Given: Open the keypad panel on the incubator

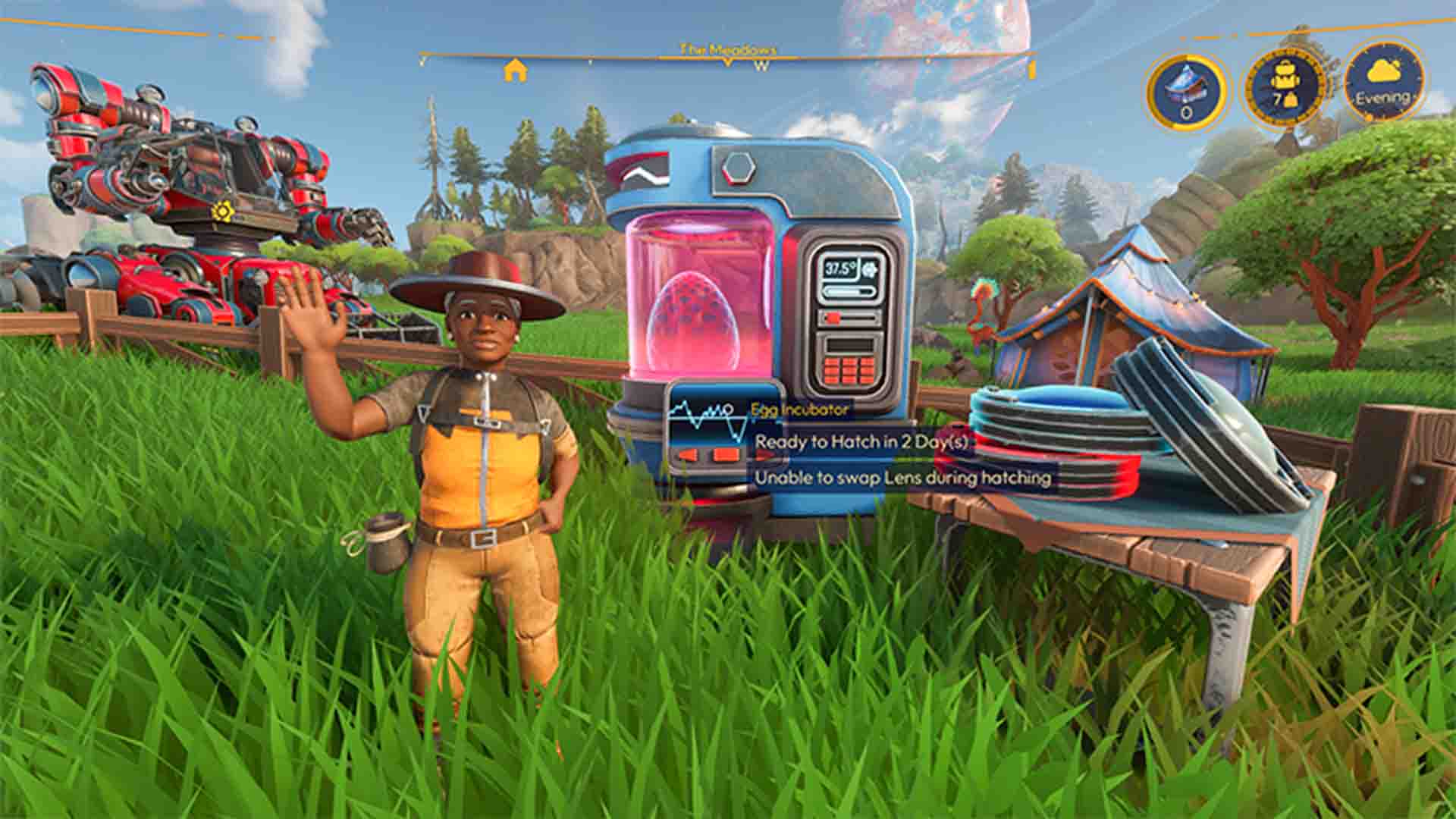Looking at the screenshot, I should point(849,372).
